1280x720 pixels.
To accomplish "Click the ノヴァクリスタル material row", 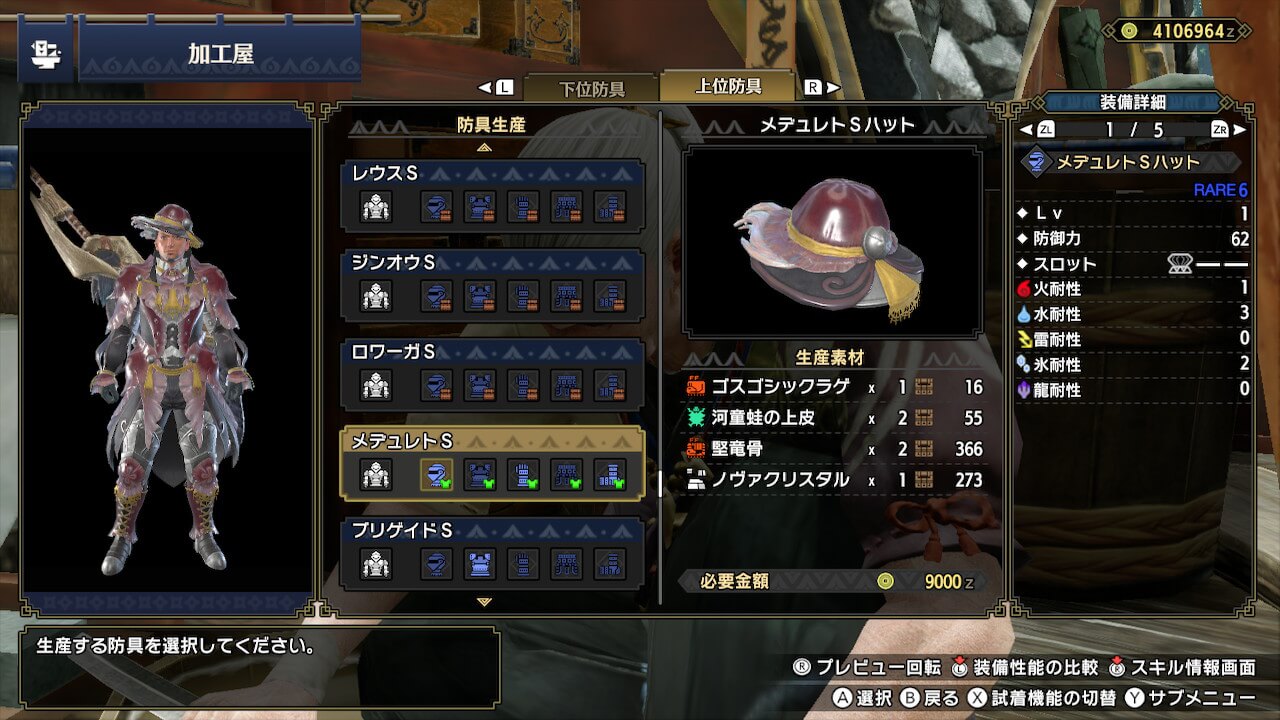I will coord(835,480).
